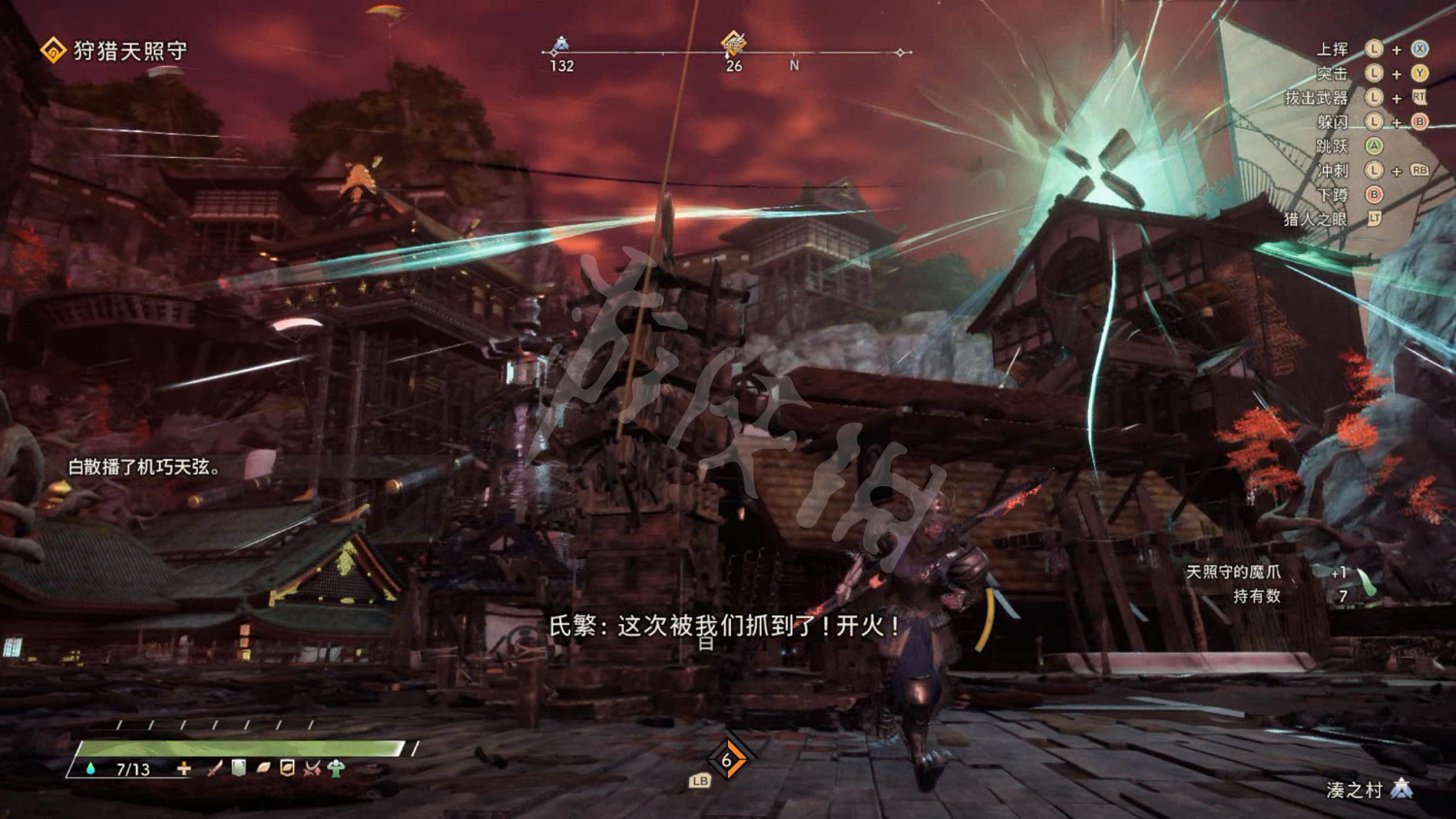The width and height of the screenshot is (1456, 819).
Task: Click the blue water droplet healing icon
Action: point(91,769)
